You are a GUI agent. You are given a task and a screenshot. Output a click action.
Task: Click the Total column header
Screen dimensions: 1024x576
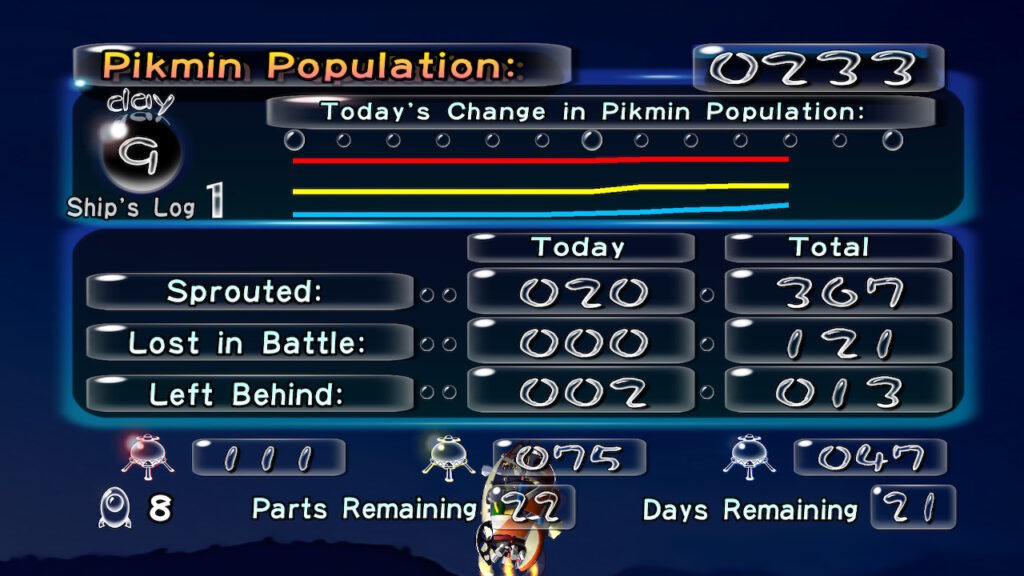click(x=836, y=247)
